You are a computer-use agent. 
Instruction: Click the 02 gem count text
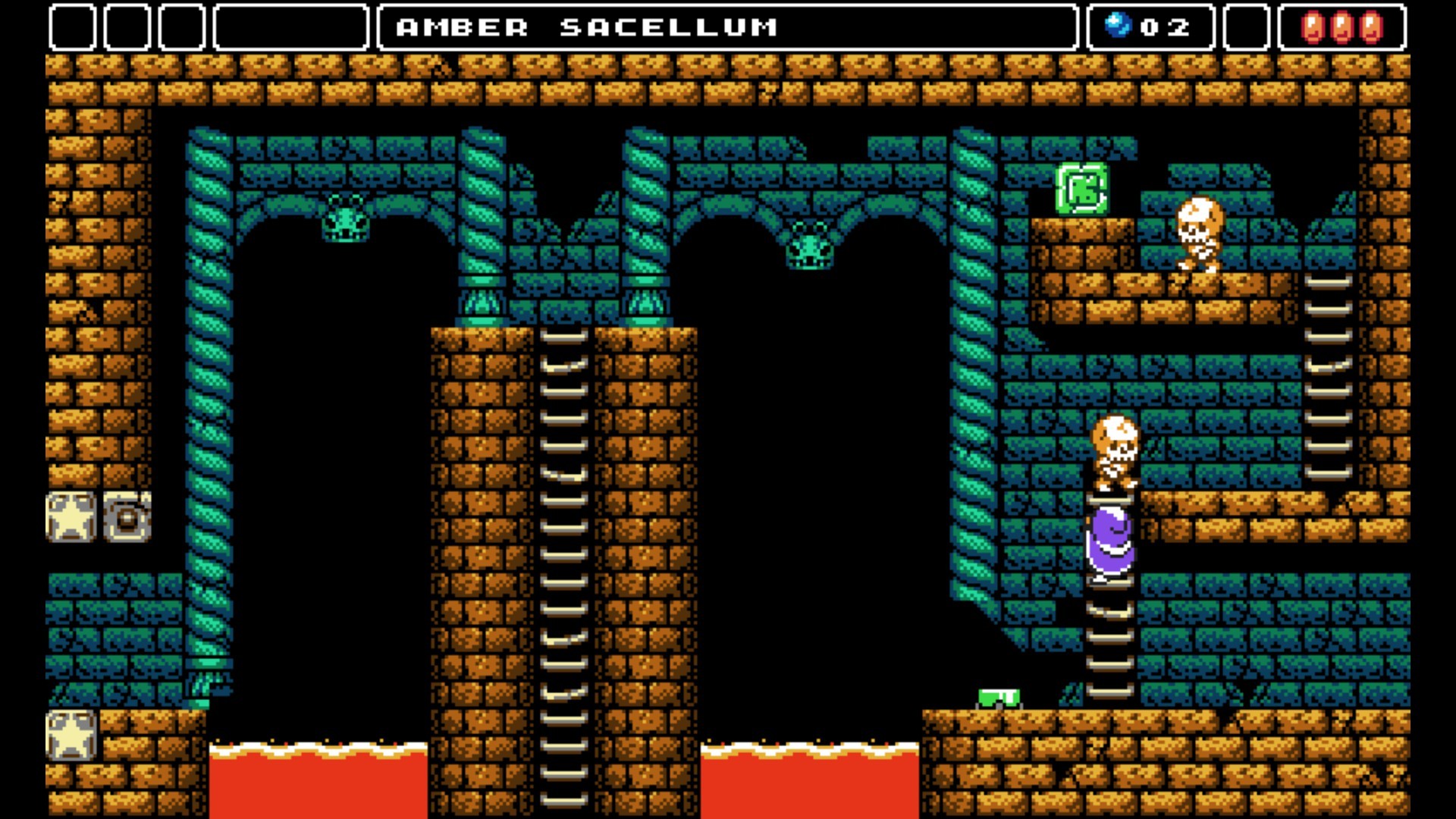[1164, 25]
